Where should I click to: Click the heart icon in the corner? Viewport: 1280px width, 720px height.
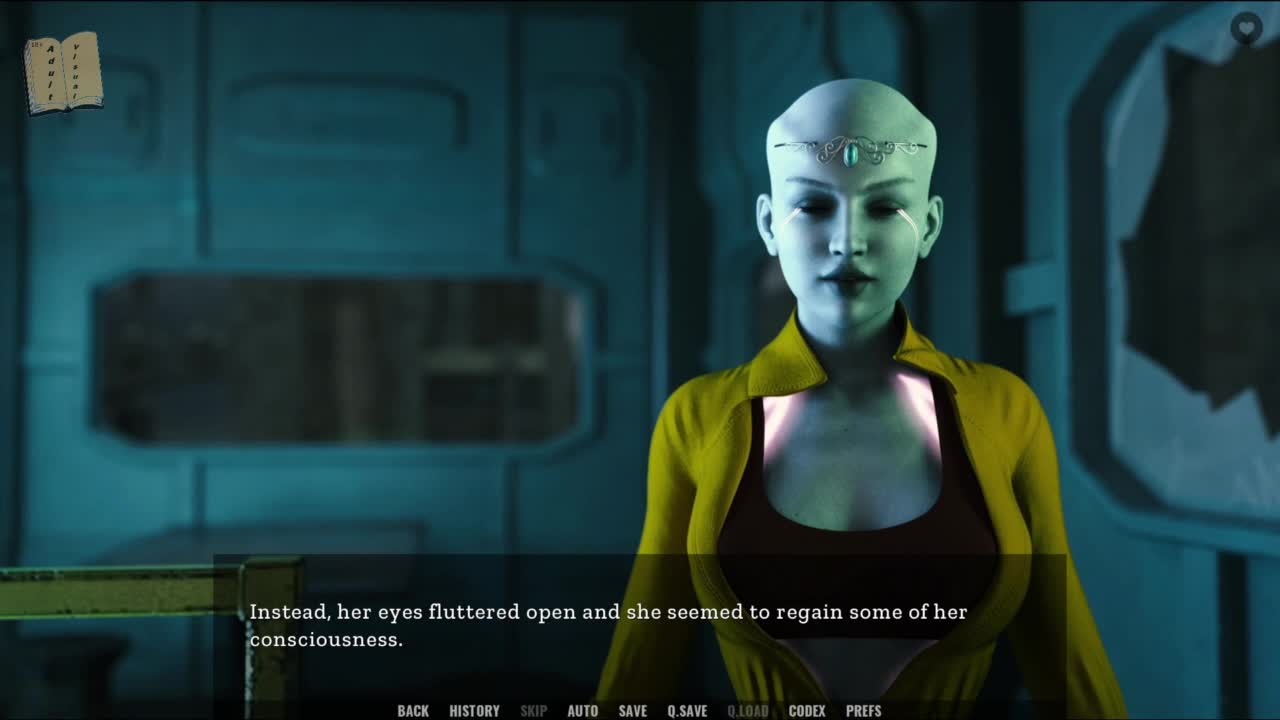(x=1245, y=27)
